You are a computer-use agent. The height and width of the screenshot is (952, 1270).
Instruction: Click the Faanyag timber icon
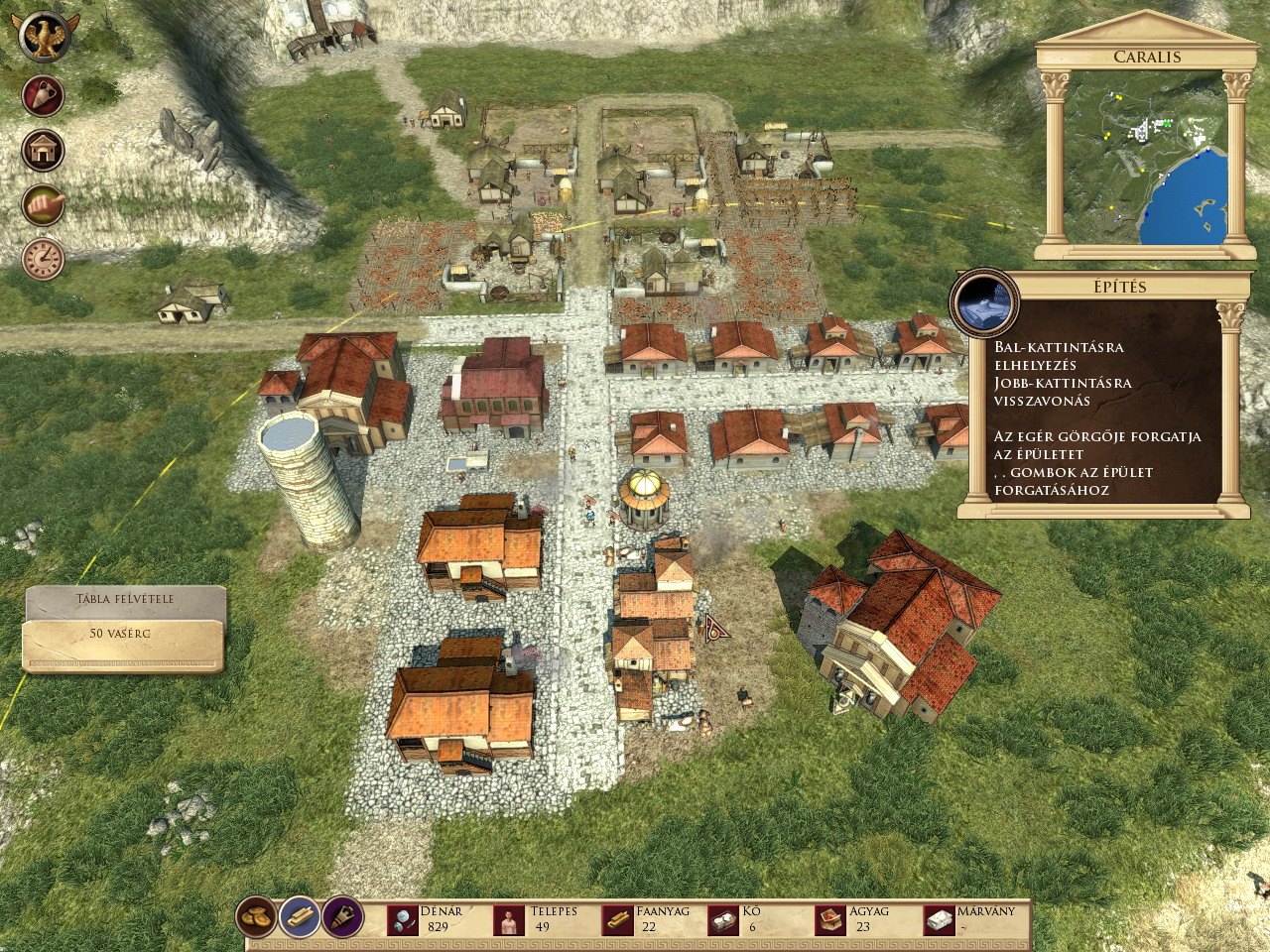617,921
